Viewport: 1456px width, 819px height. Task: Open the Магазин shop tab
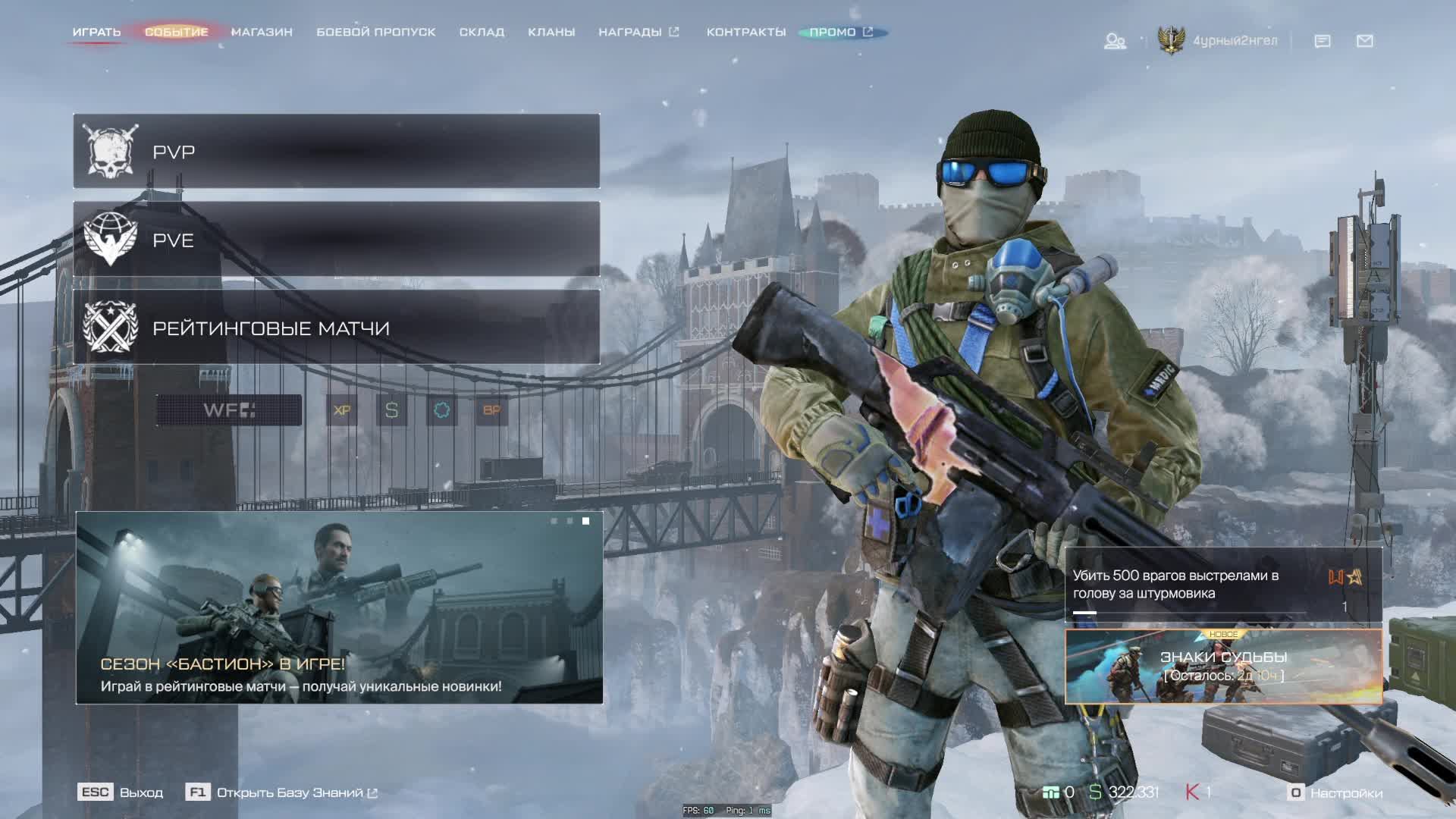click(x=262, y=32)
